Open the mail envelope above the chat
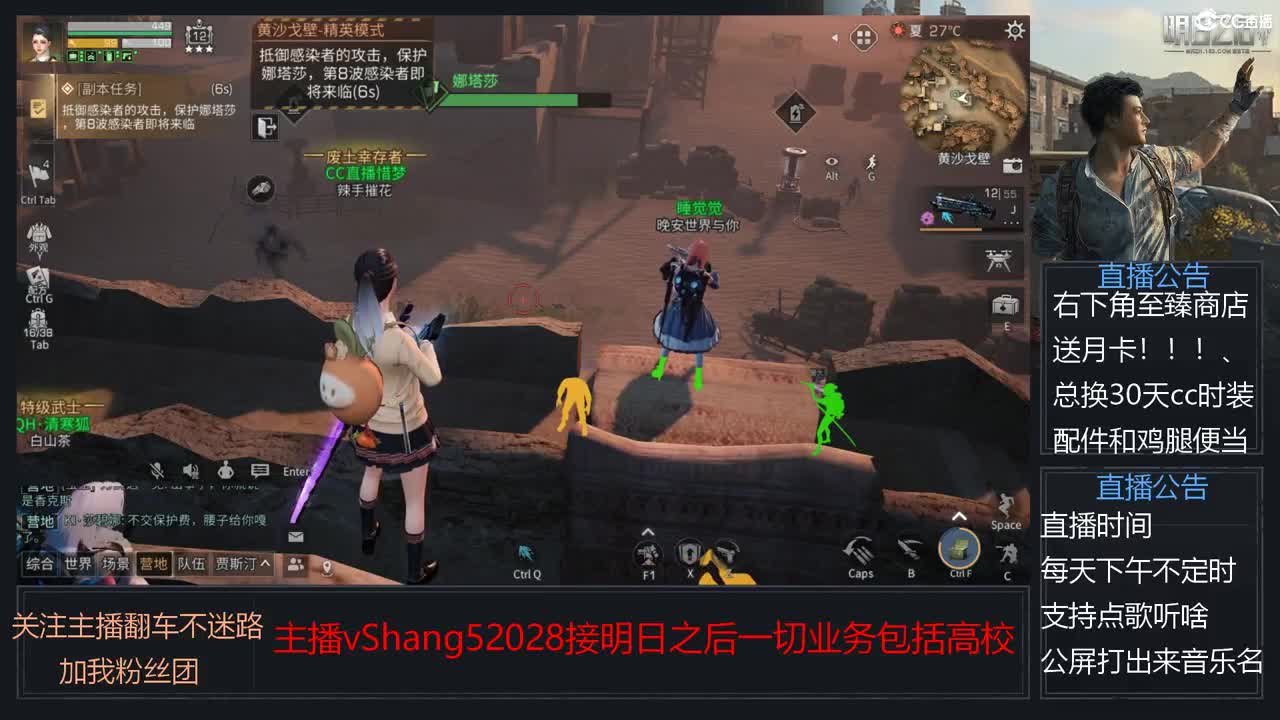 click(x=295, y=536)
